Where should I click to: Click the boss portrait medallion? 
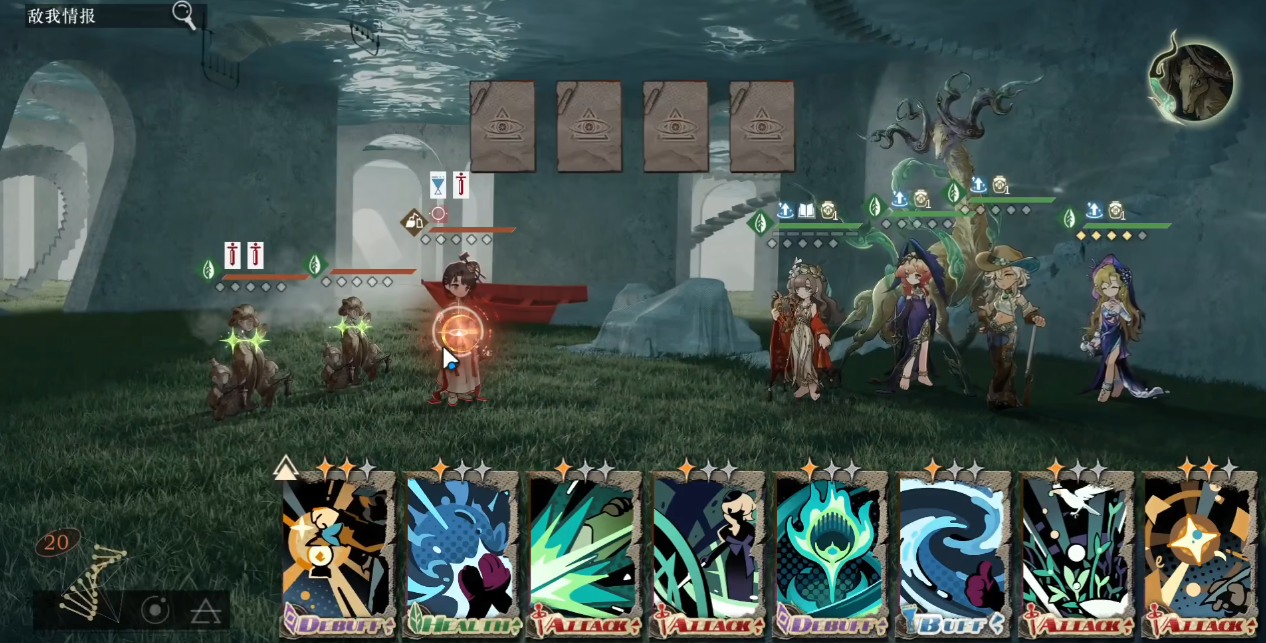pos(1191,83)
